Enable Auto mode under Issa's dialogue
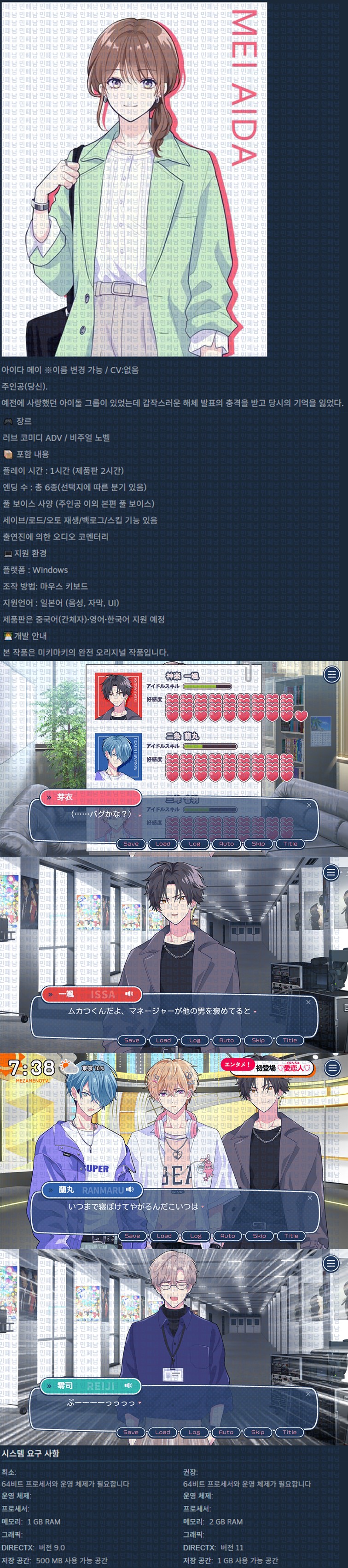Image resolution: width=348 pixels, height=1568 pixels. pos(226,1040)
